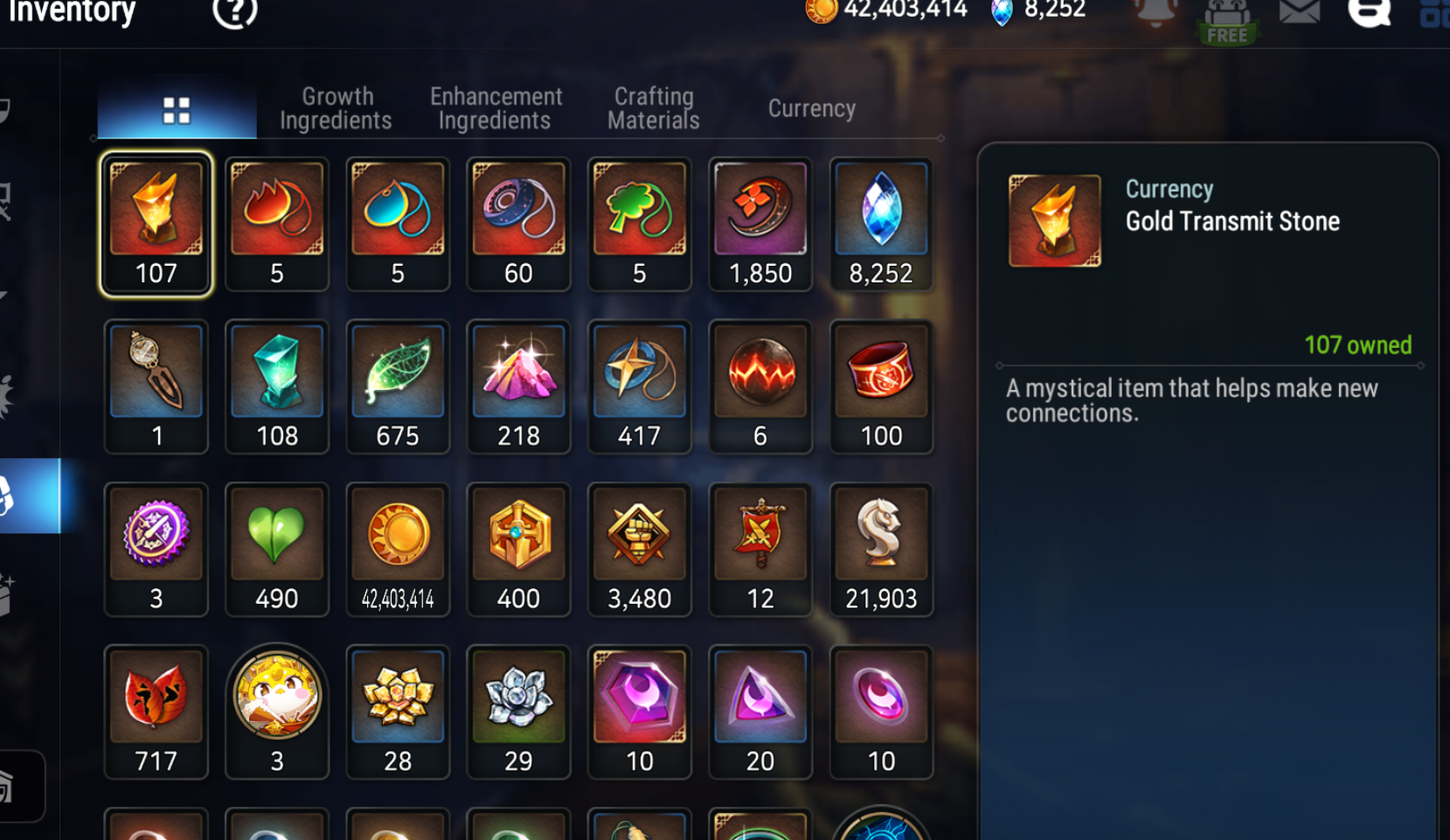Pick the pink crystal mountain slot with 218
Viewport: 1450px width, 840px height.
point(518,386)
